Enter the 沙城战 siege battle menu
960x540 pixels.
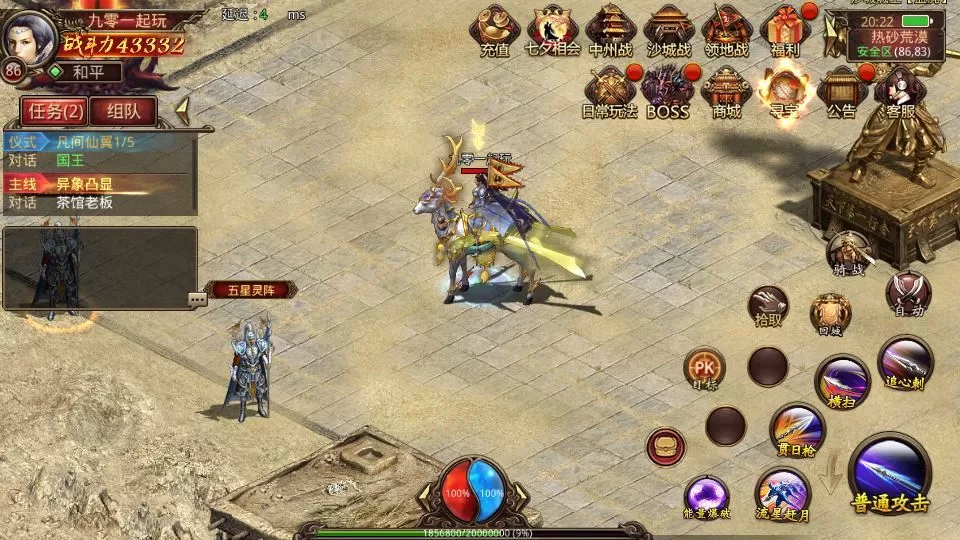pos(668,28)
